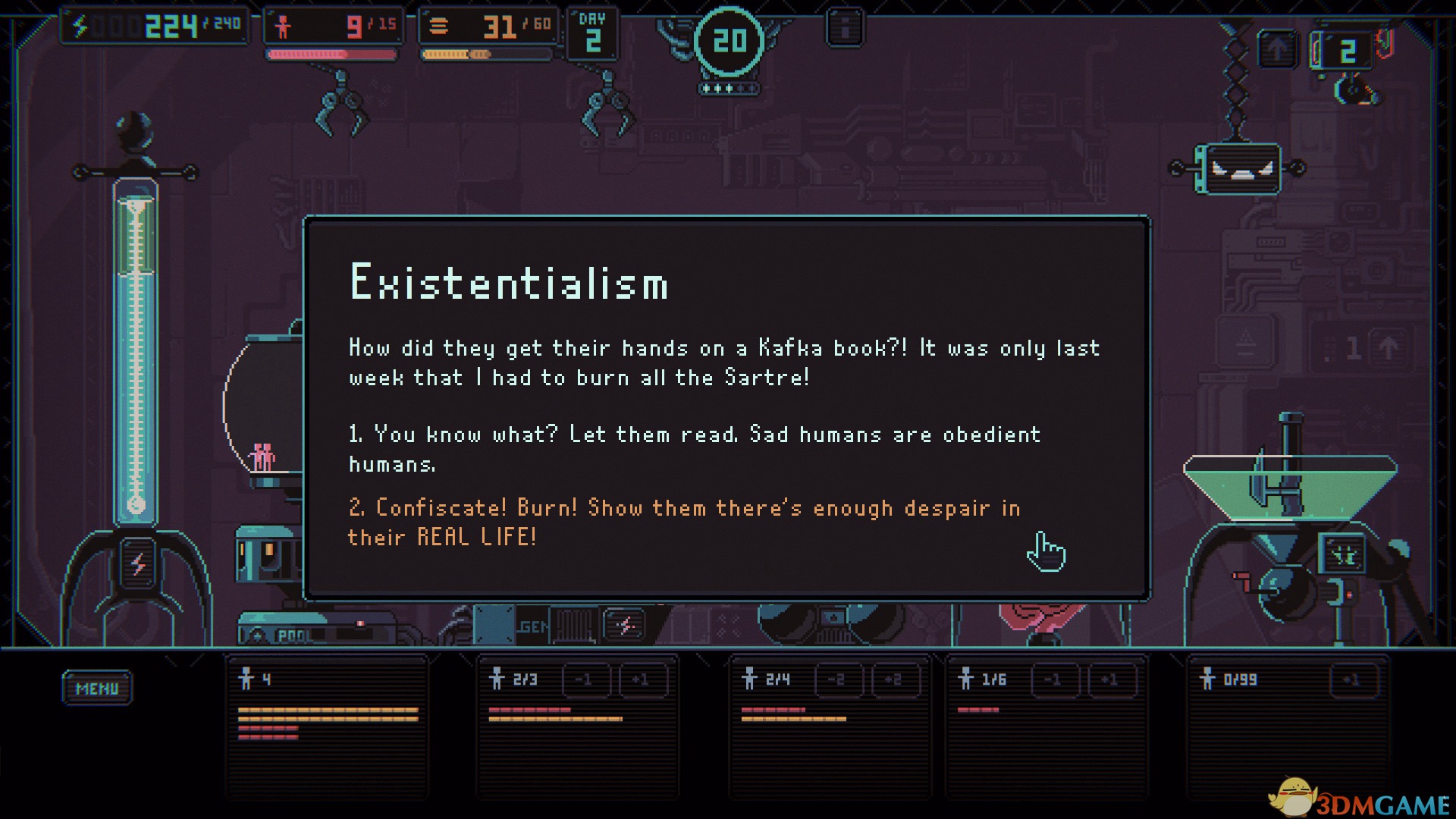Choose option 1: Let them read
This screenshot has height=819, width=1456.
694,448
